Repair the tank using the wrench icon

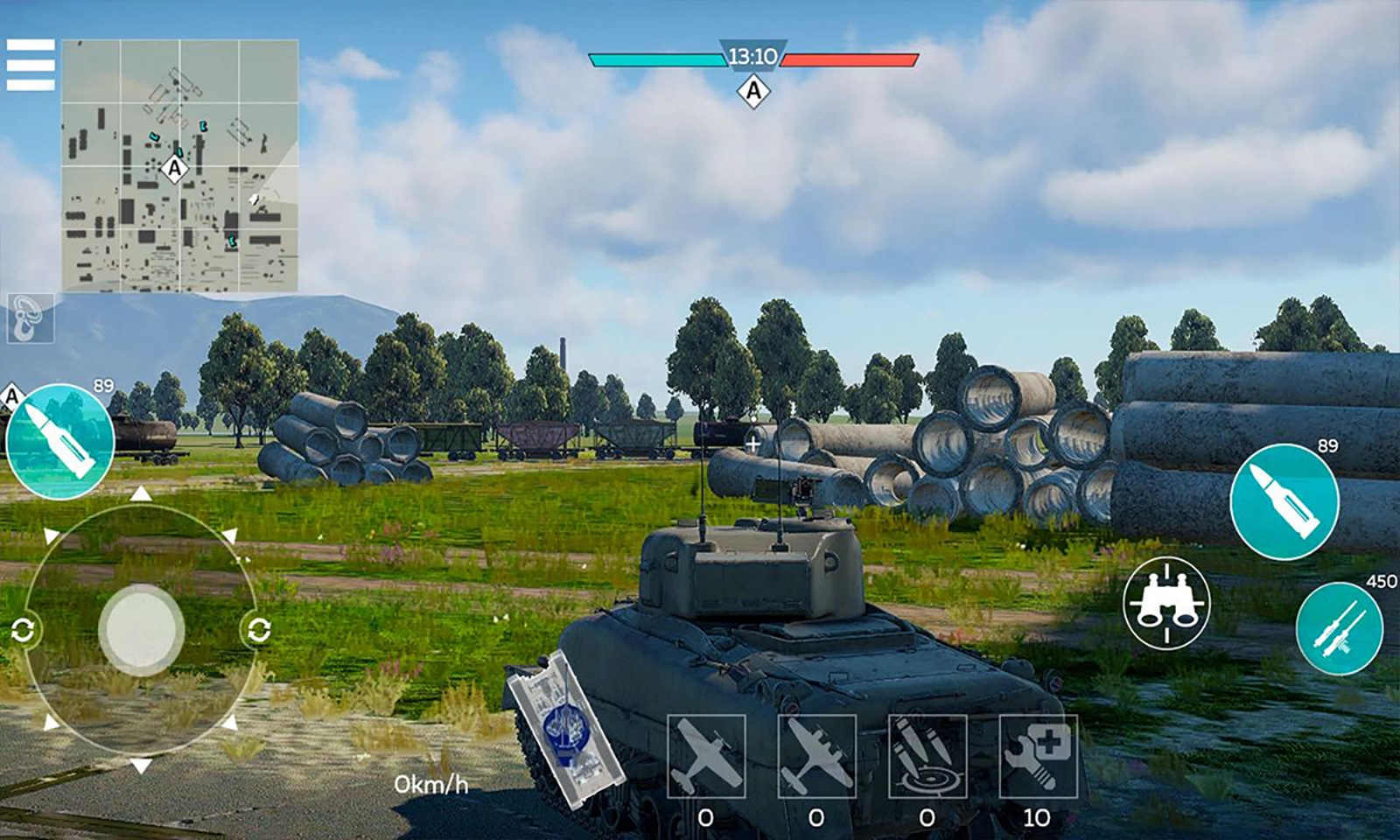(1037, 754)
